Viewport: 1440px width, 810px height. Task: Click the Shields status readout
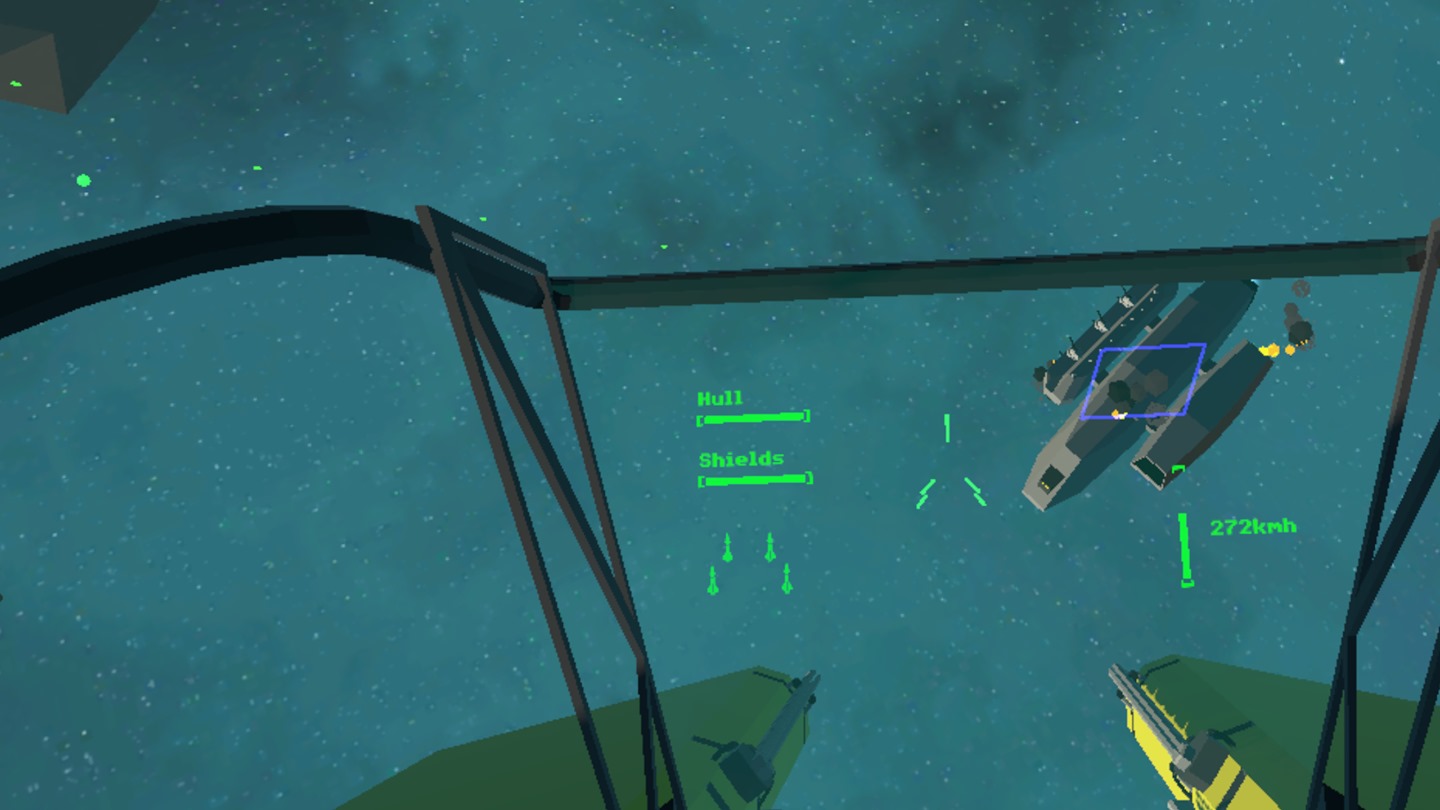pos(755,480)
